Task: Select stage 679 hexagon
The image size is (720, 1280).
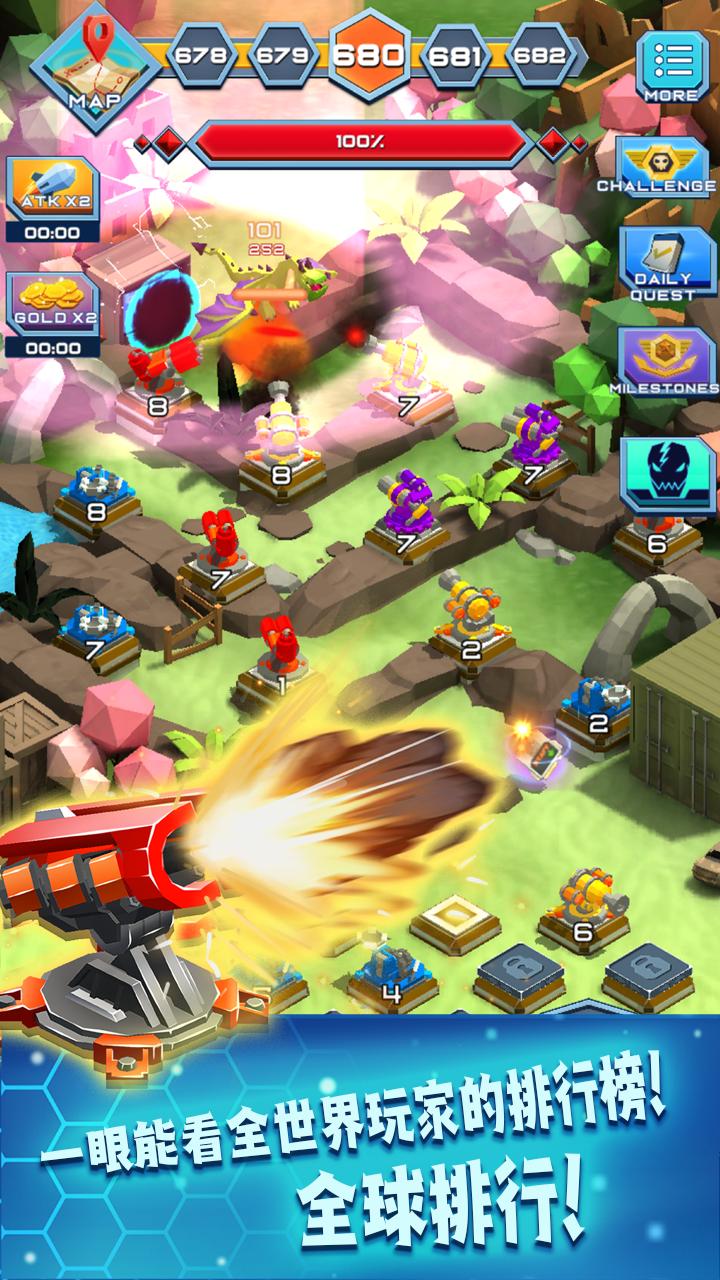Action: coord(283,55)
